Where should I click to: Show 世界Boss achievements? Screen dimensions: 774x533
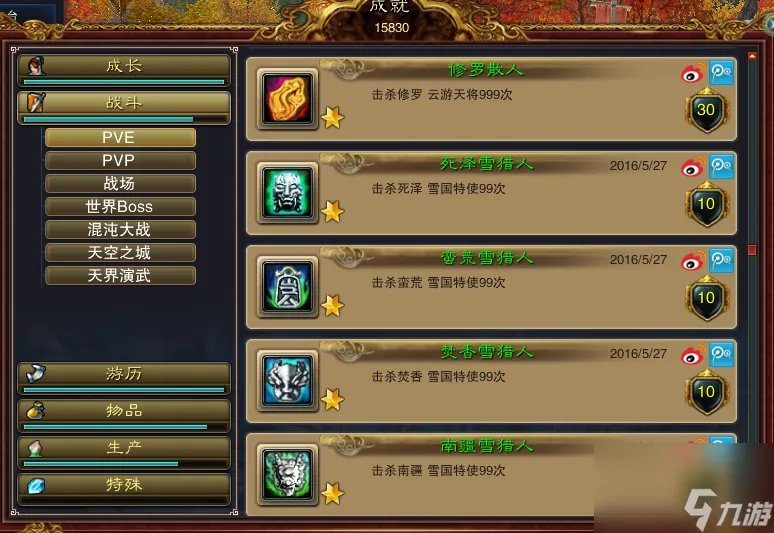pos(119,207)
